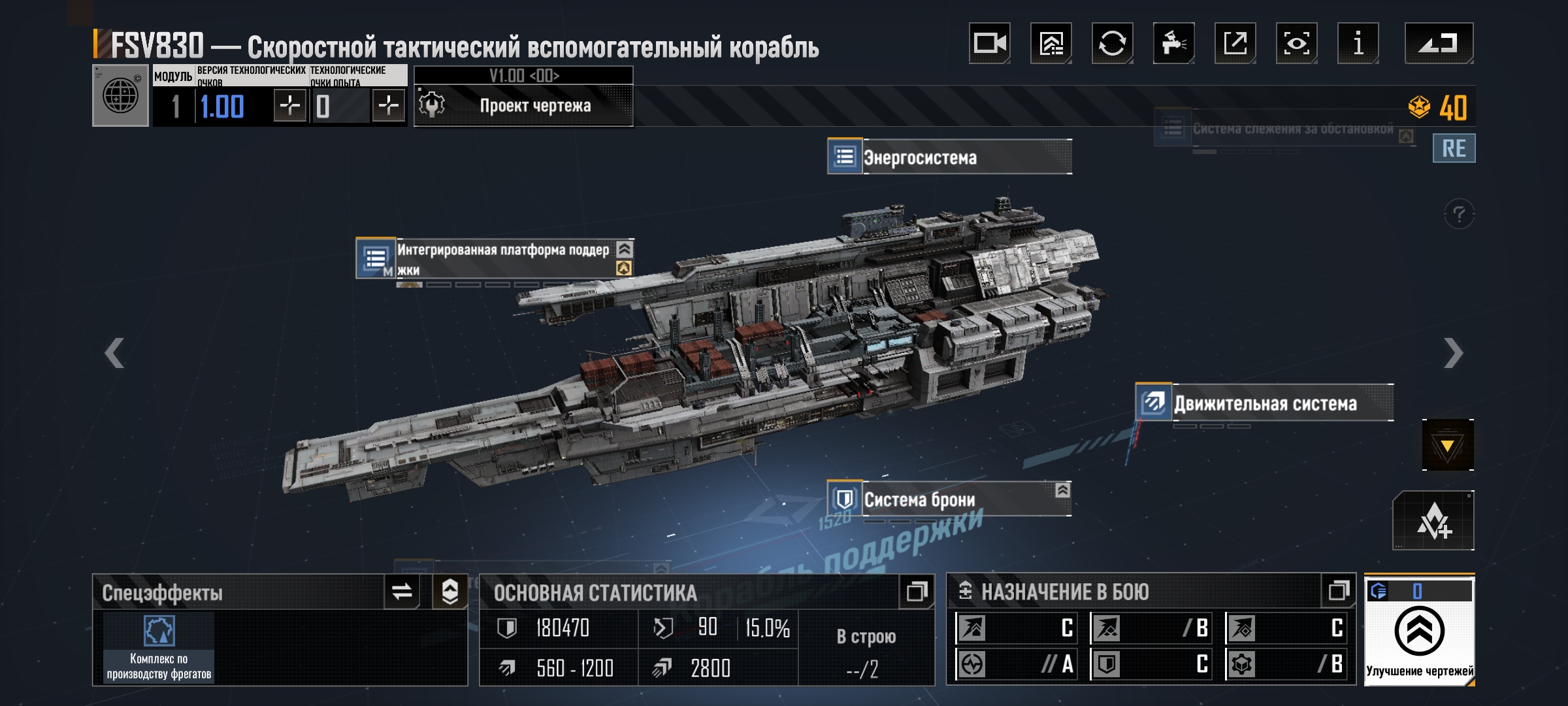
Task: Expand the НАЗНАЧЕНИЕ В БОЮ panel
Action: point(1339,592)
